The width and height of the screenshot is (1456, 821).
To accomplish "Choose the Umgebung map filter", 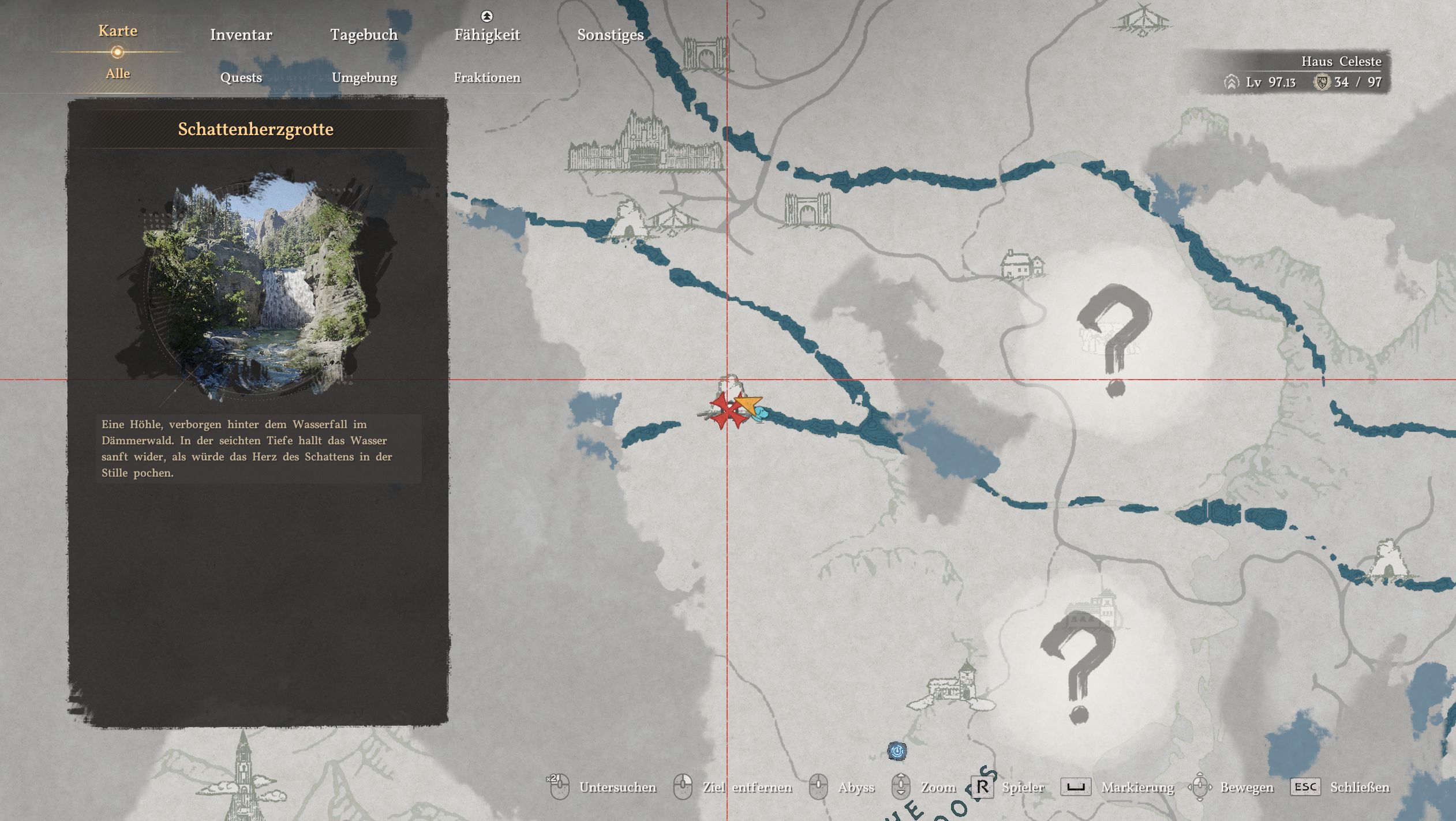I will (x=364, y=77).
